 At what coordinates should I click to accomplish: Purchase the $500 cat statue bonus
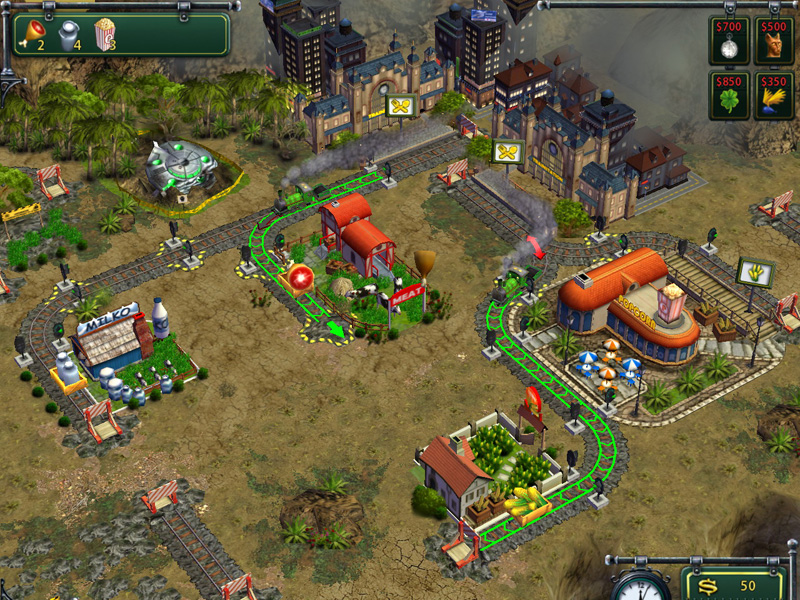pos(774,41)
